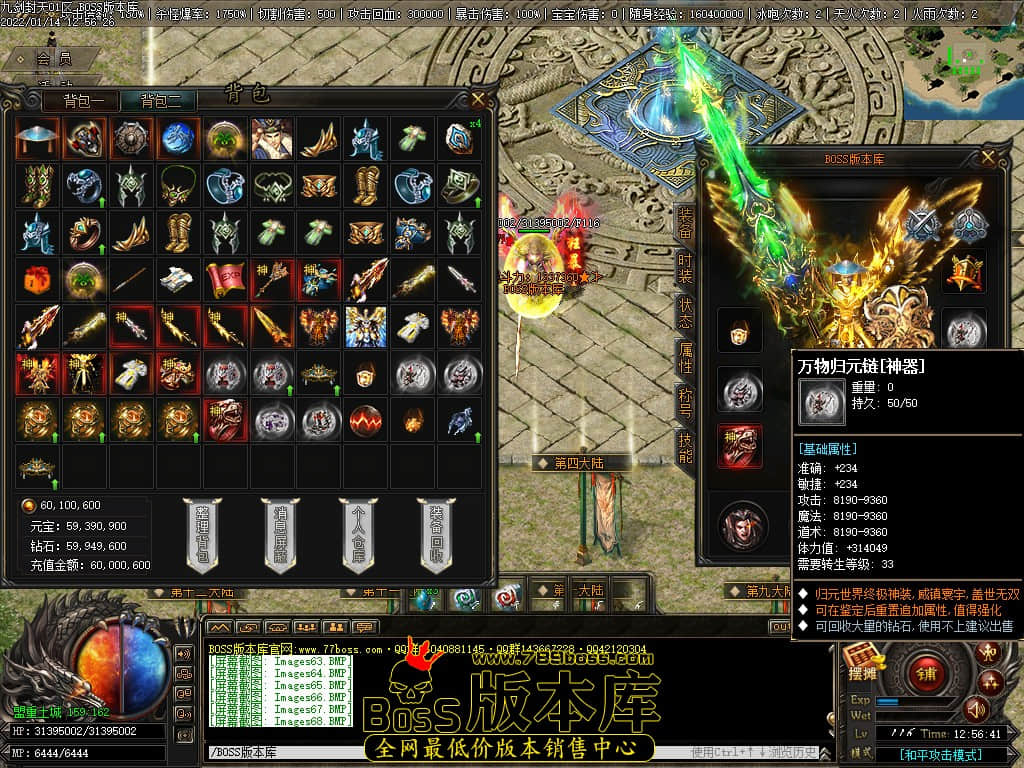Image resolution: width=1024 pixels, height=768 pixels.
Task: Sort items with 整理背包 button
Action: point(202,535)
